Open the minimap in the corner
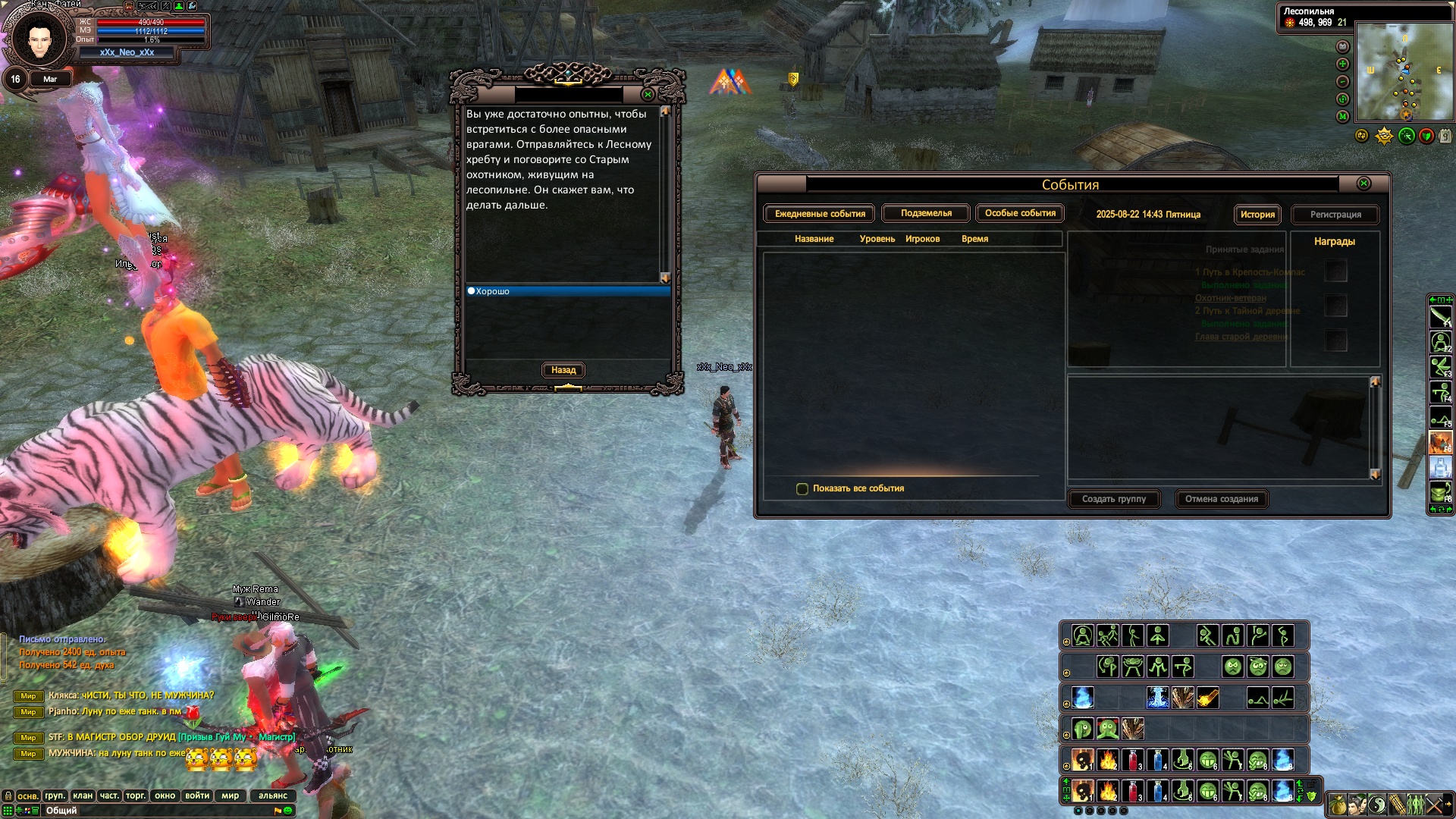This screenshot has height=819, width=1456. (x=1403, y=71)
